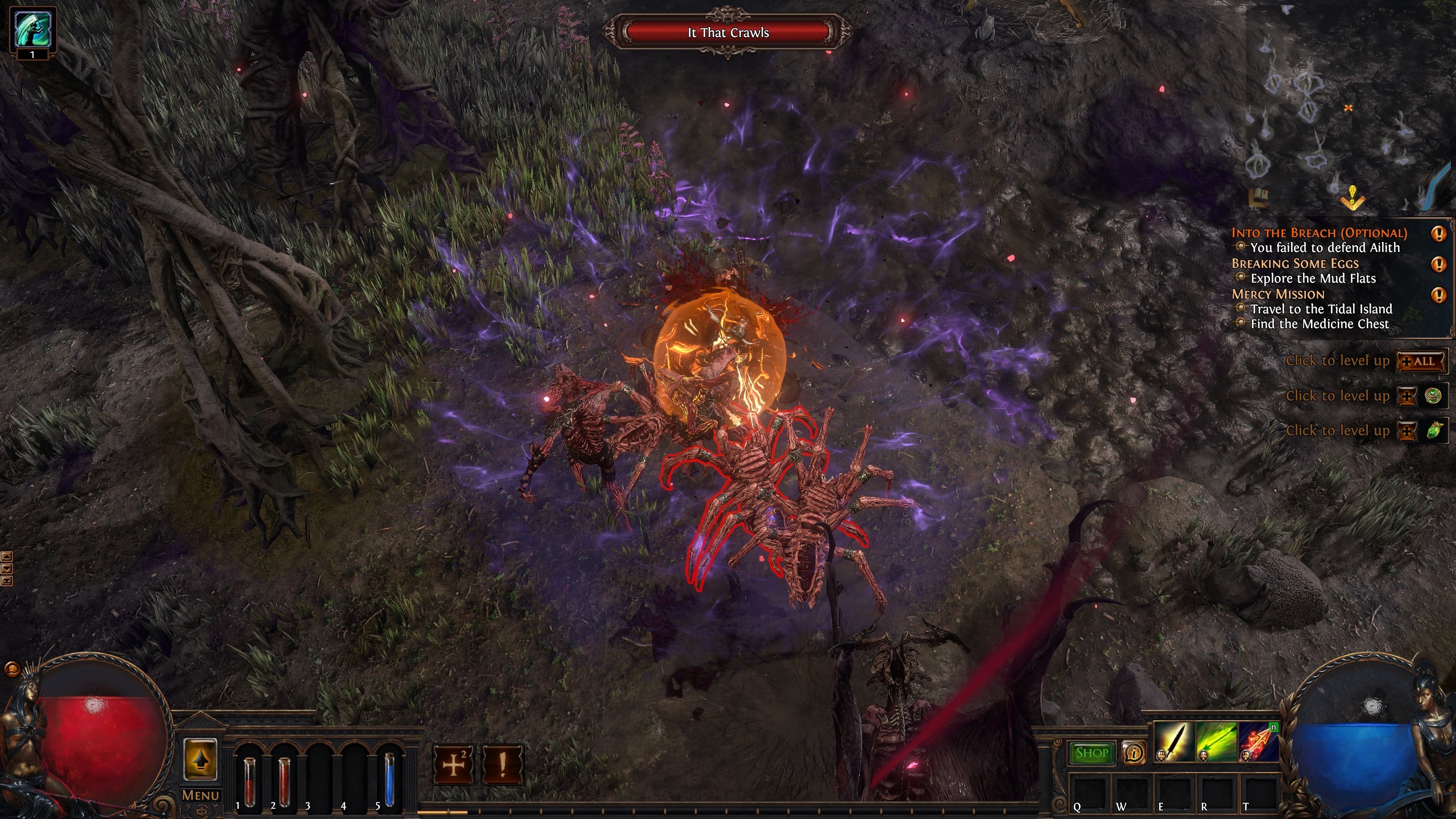Click the minimap overlay

(x=1348, y=114)
